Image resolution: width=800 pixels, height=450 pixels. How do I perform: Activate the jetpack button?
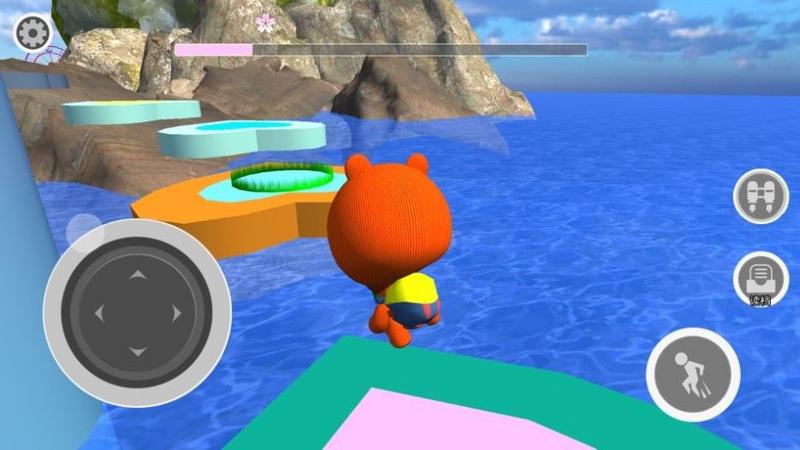[x=761, y=196]
